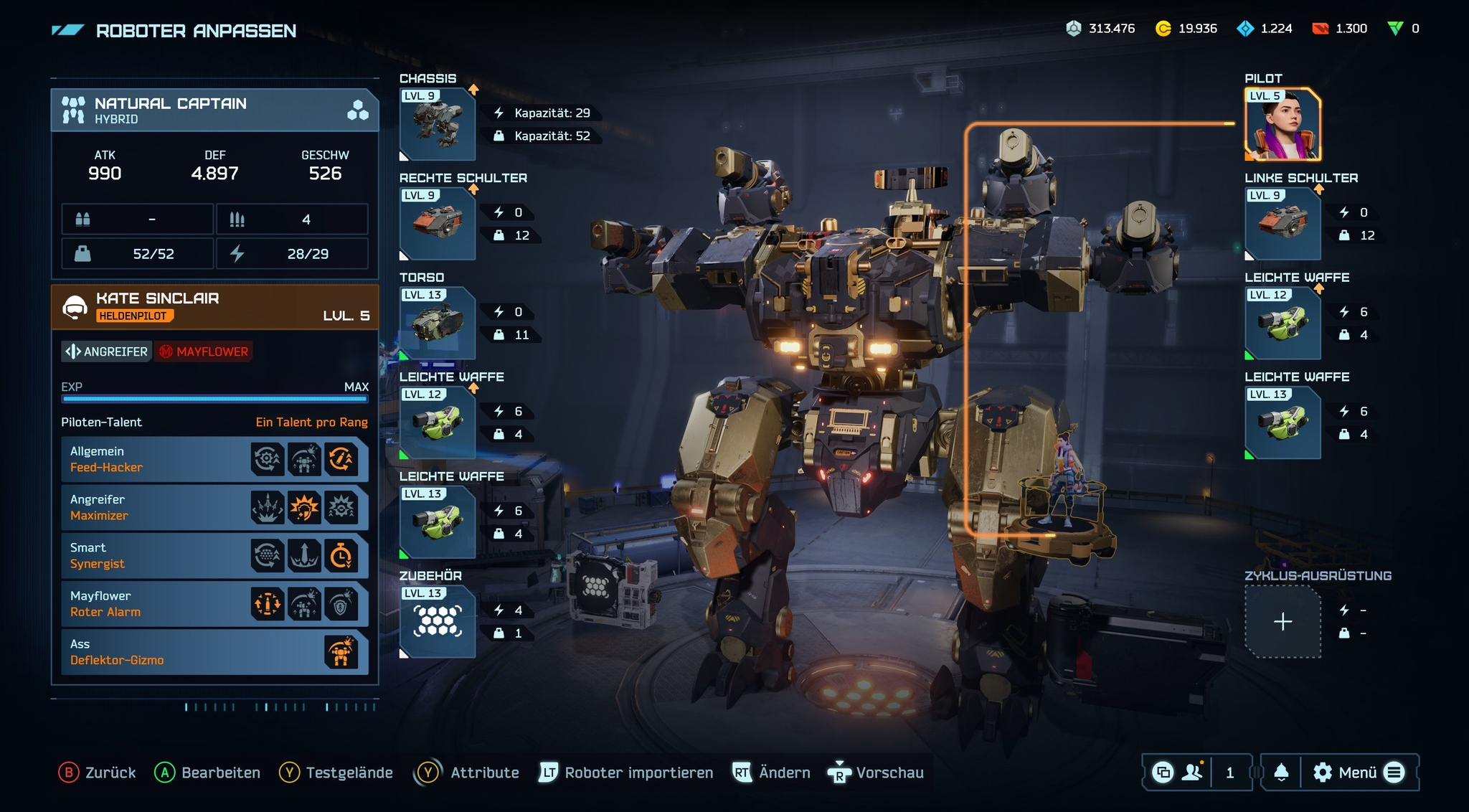Select the Angreifer Maximizer talent row

[214, 507]
